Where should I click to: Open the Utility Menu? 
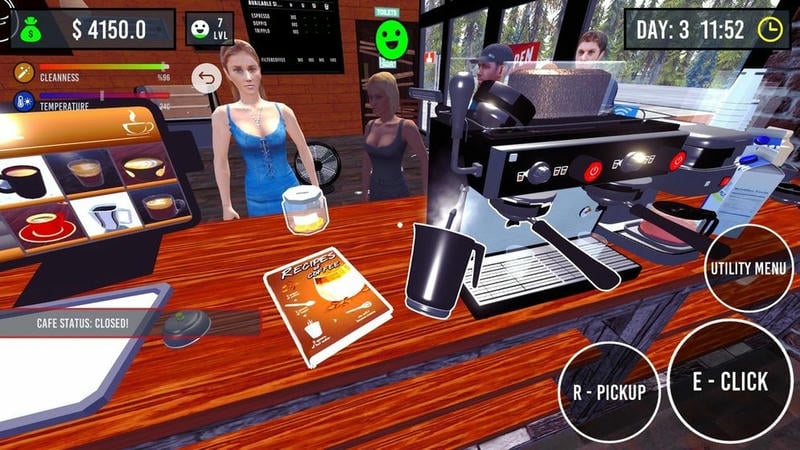coord(749,268)
